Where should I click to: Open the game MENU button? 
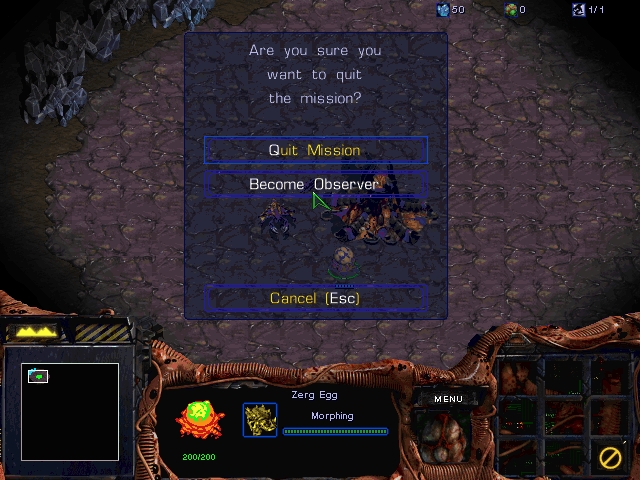pyautogui.click(x=449, y=399)
